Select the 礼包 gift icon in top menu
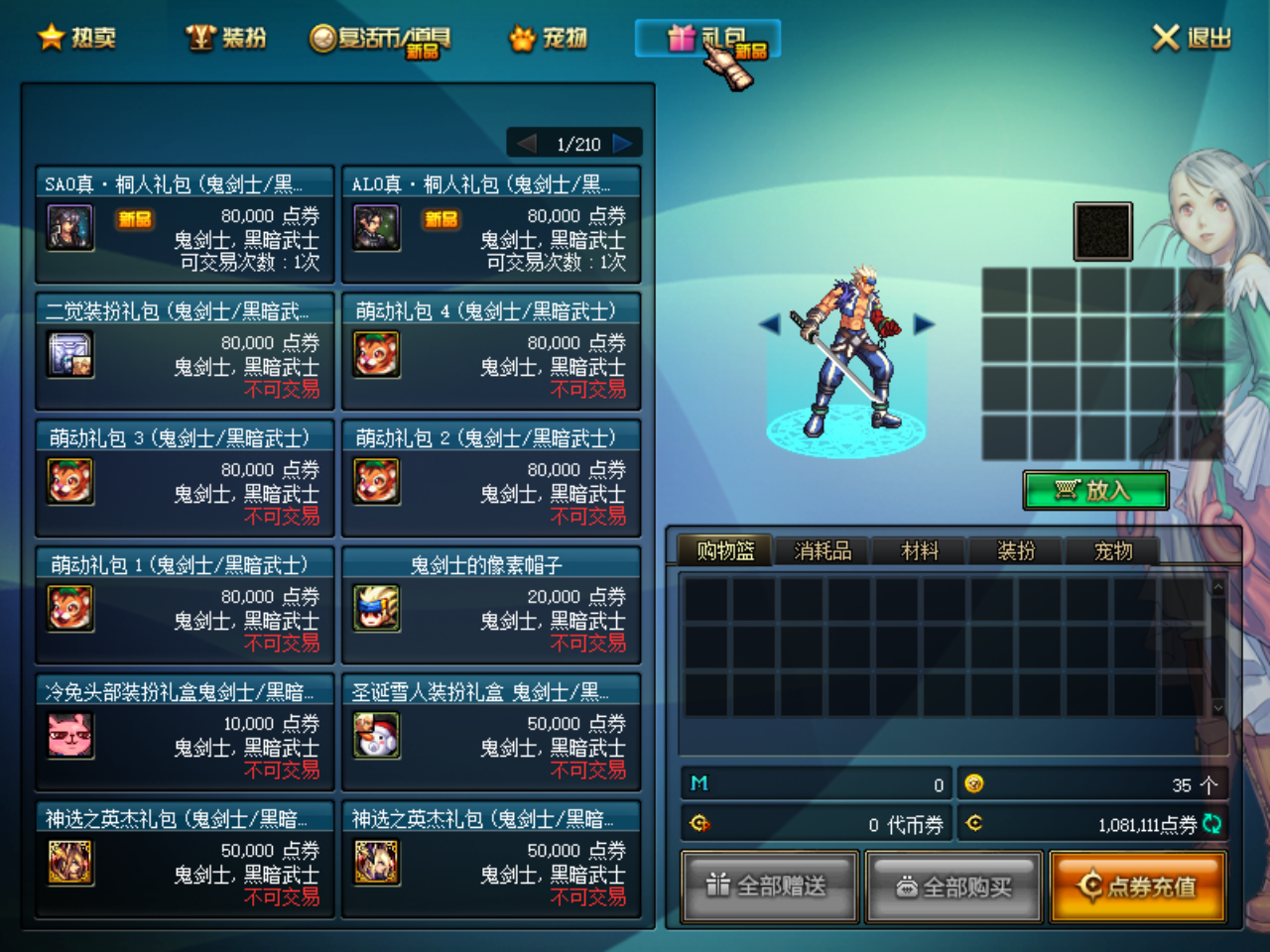This screenshot has width=1270, height=952. (x=683, y=37)
